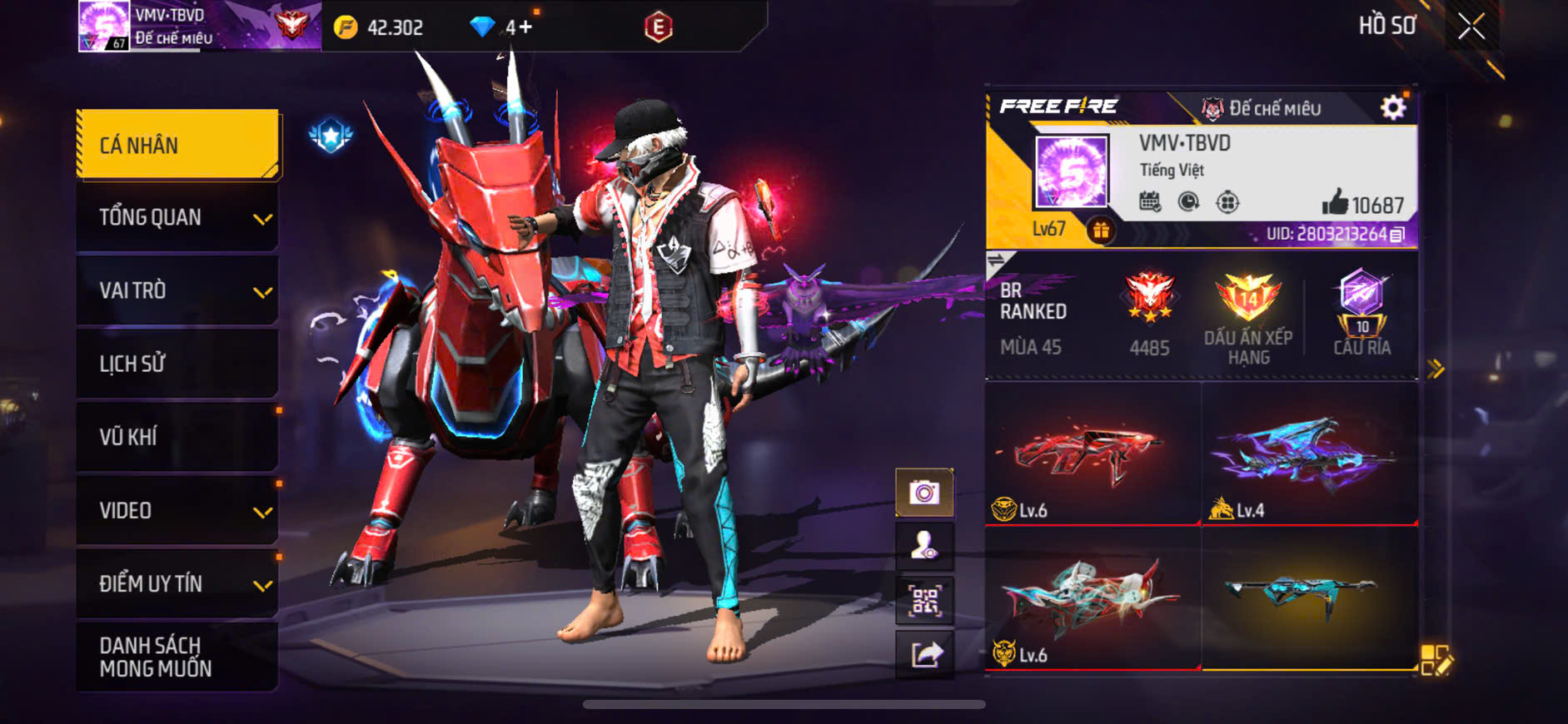Open profile settings gear icon
This screenshot has height=724, width=1568.
point(1392,107)
